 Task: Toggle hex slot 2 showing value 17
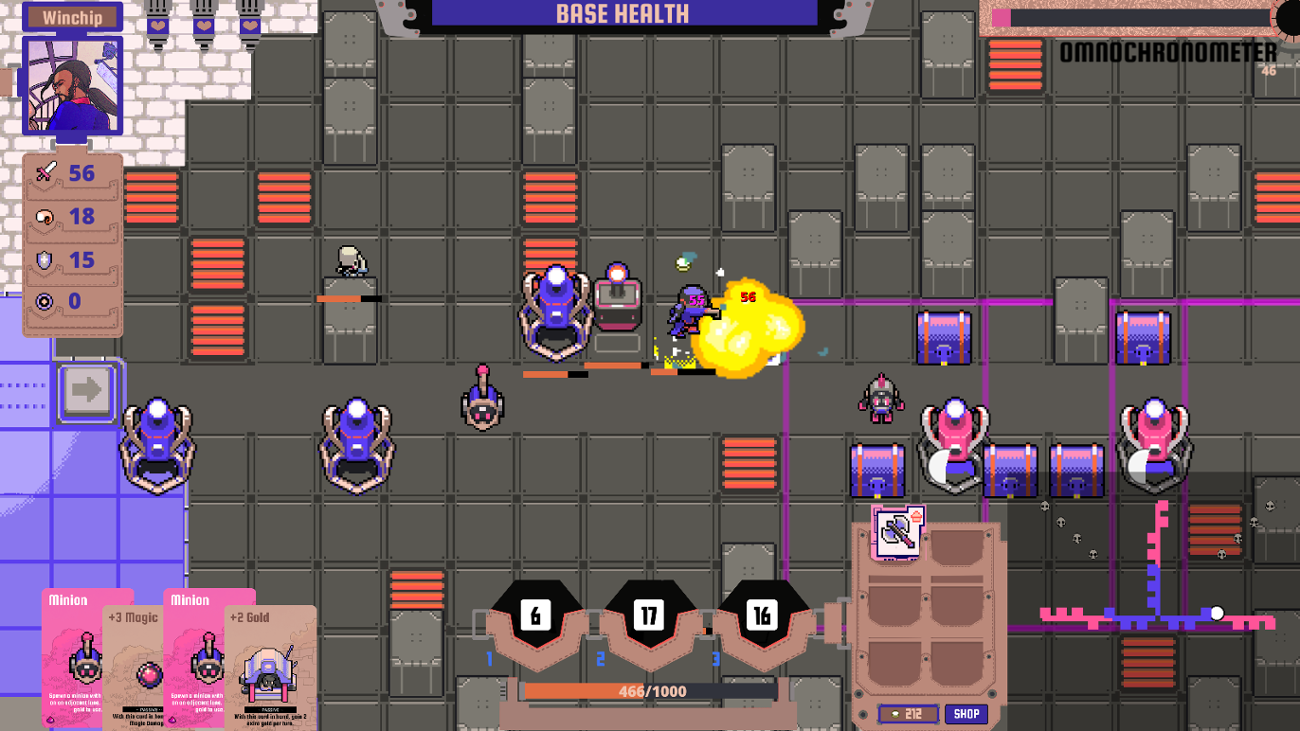pyautogui.click(x=651, y=615)
